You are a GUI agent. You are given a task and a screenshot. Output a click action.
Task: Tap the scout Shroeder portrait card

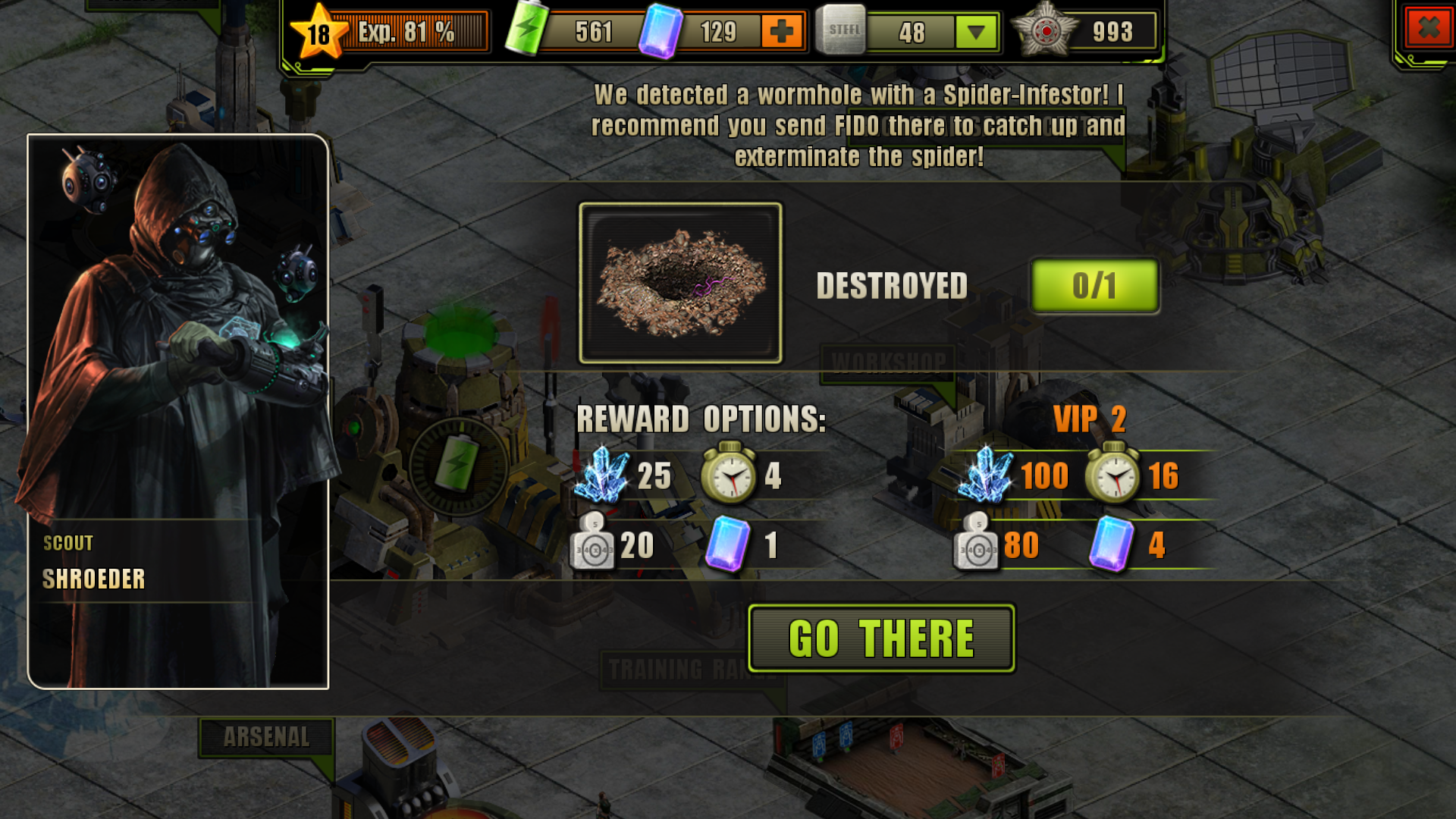tap(178, 411)
